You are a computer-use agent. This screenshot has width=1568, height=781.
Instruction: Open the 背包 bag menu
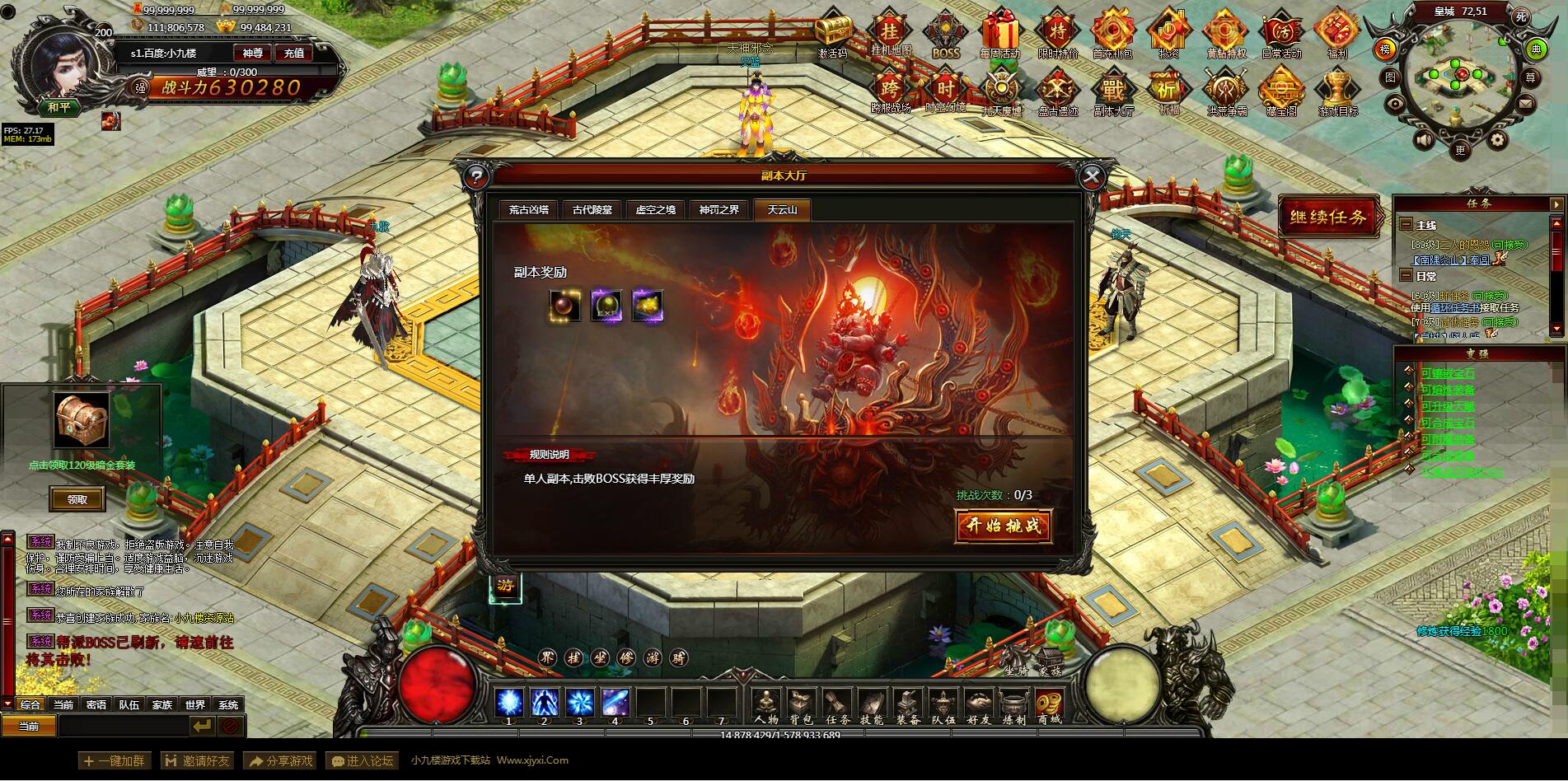[801, 706]
